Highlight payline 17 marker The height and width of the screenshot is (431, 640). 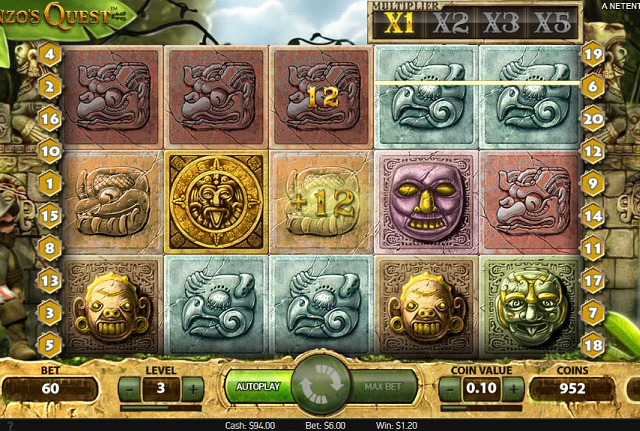click(x=592, y=281)
